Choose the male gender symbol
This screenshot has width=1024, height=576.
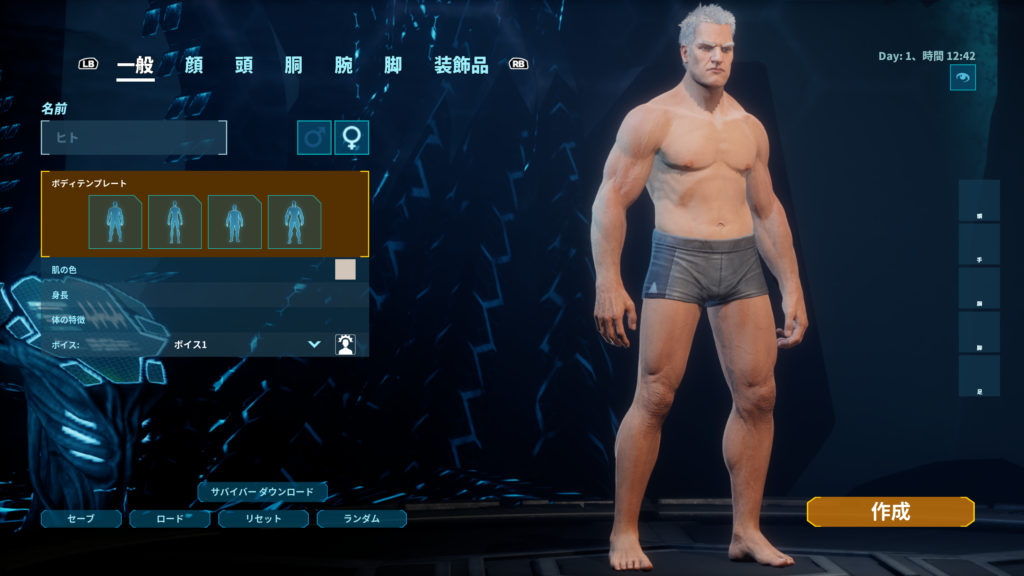tap(314, 138)
